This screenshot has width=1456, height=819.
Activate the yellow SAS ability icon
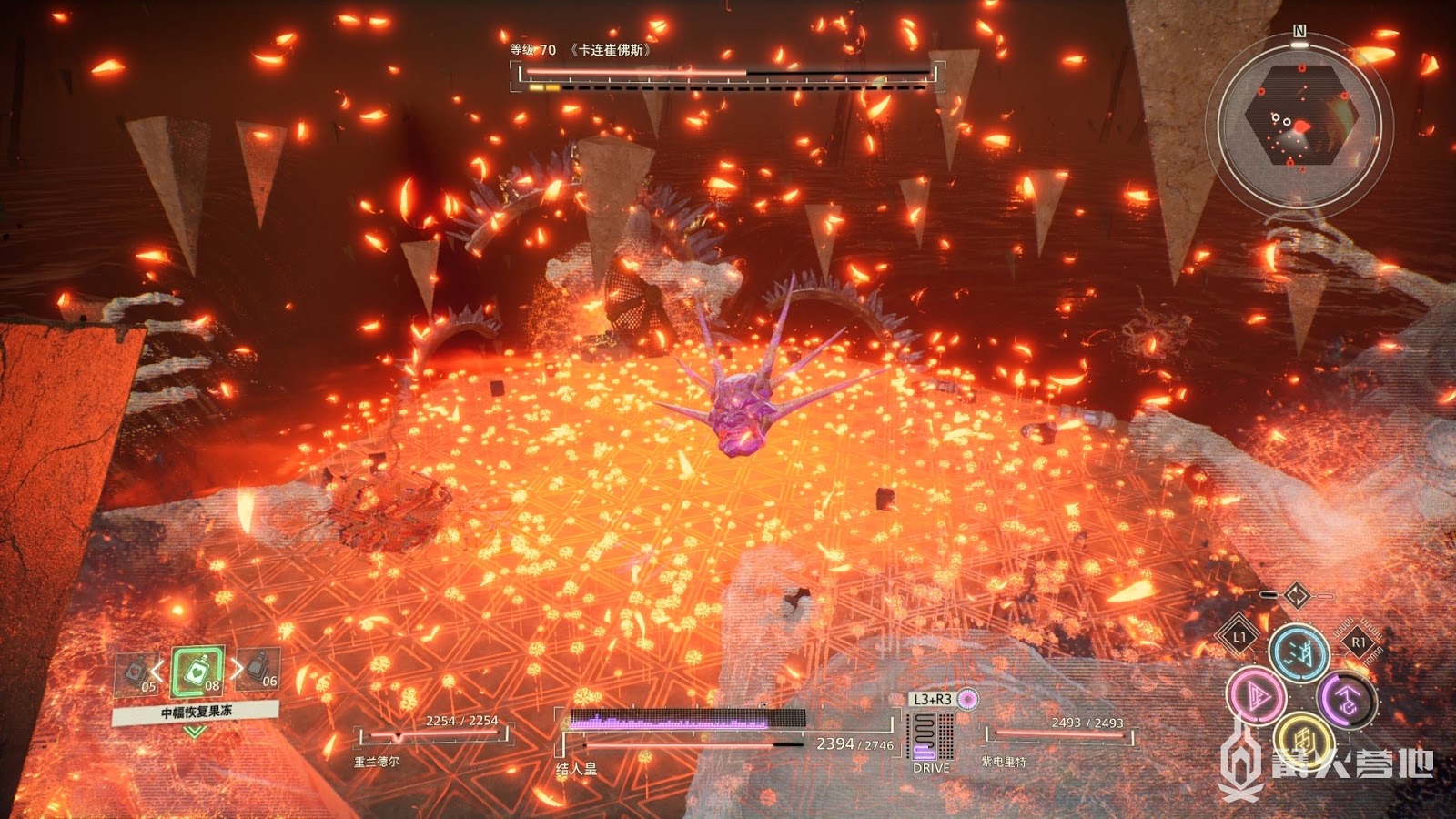point(1302,740)
